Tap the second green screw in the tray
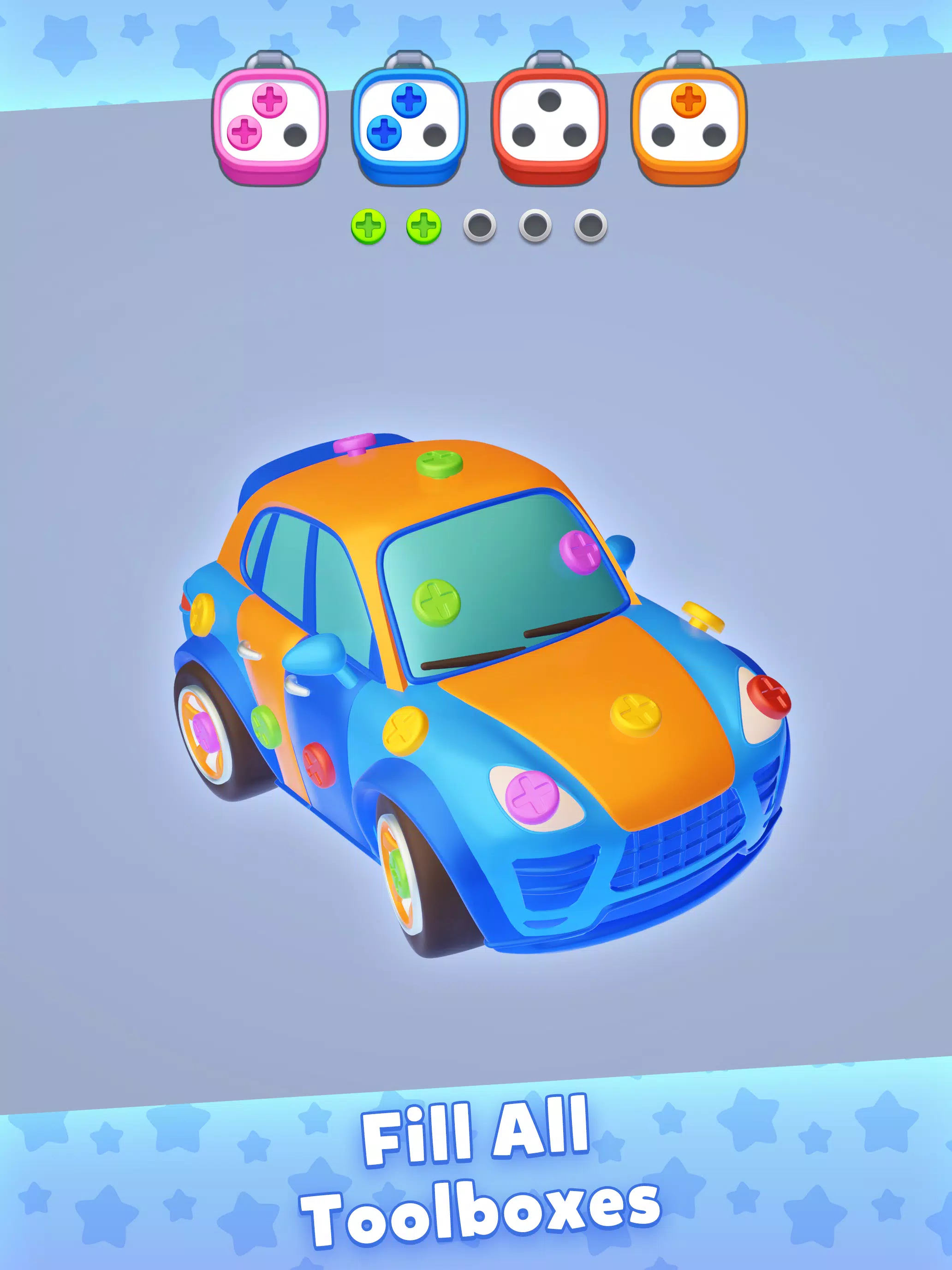The width and height of the screenshot is (952, 1270). (423, 225)
